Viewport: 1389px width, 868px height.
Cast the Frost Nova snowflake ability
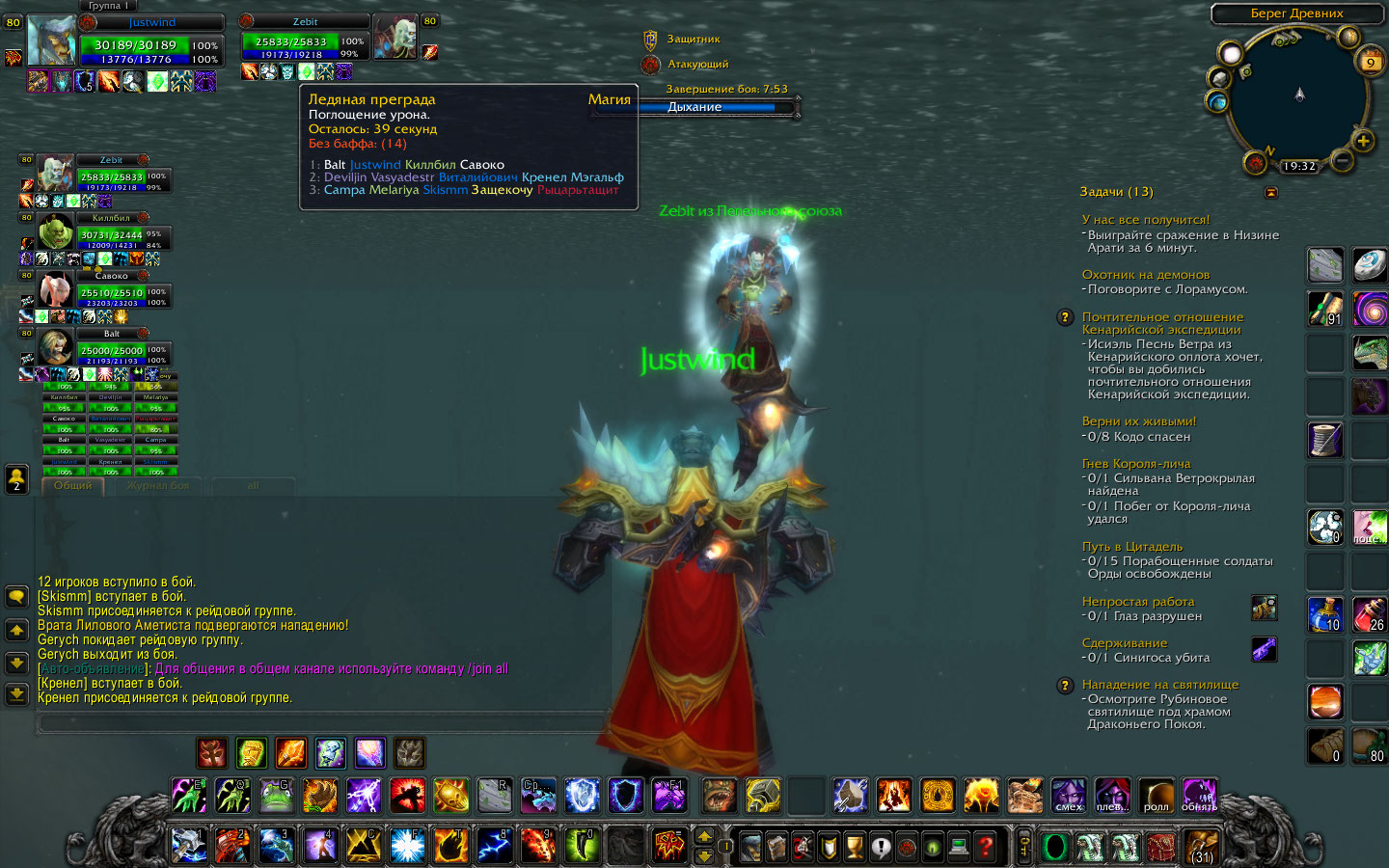tap(407, 846)
